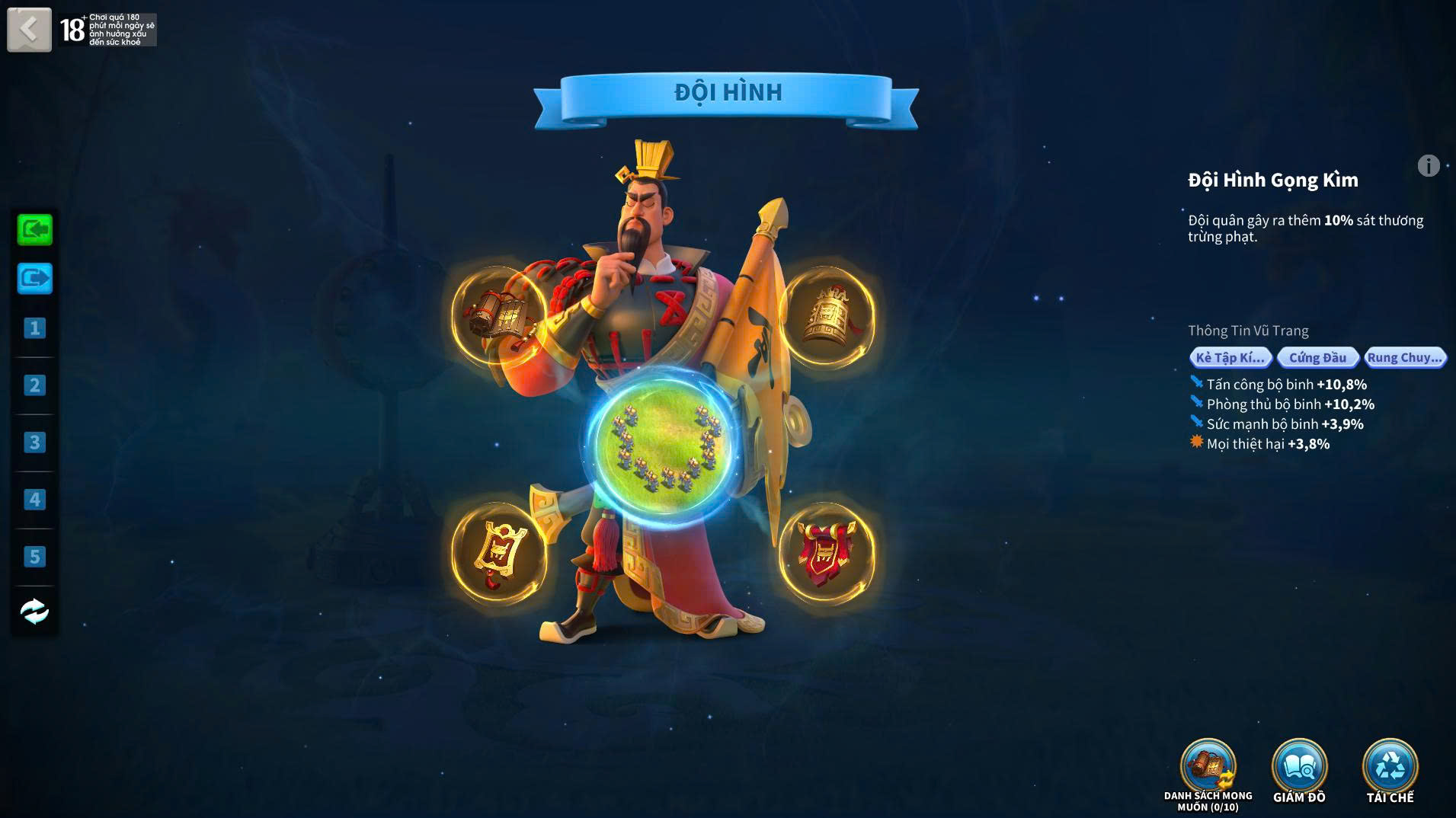Switch to formation preset 2
The image size is (1456, 818).
tap(34, 385)
